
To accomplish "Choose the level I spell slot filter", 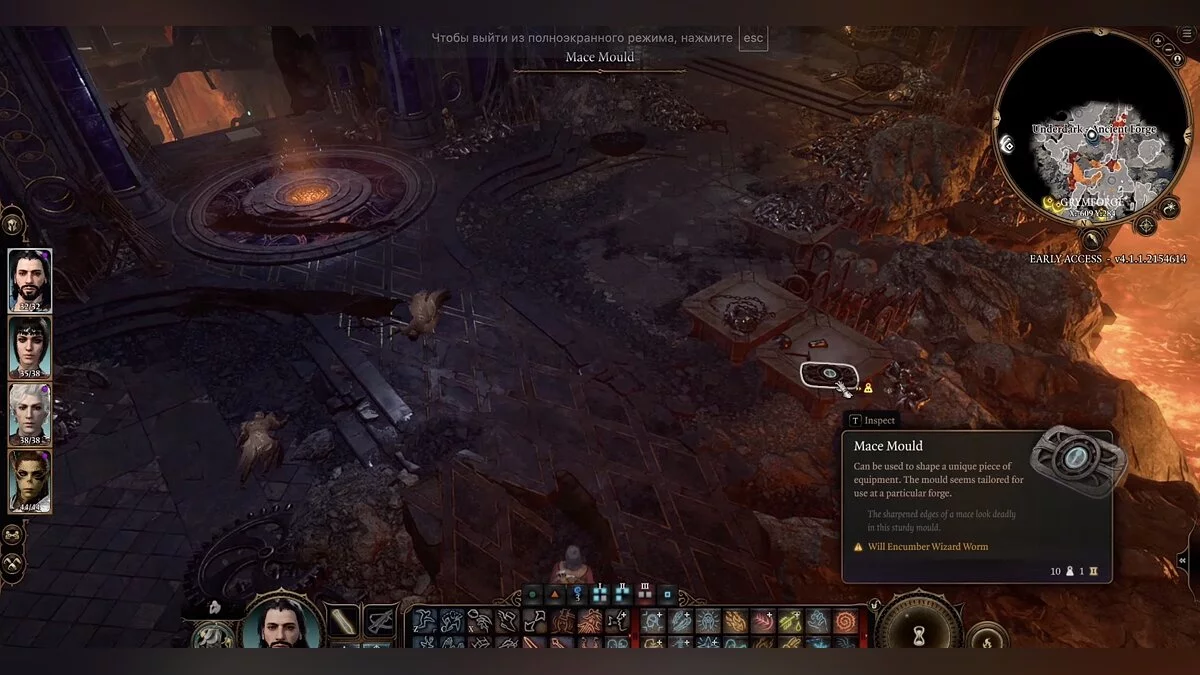I will (600, 593).
